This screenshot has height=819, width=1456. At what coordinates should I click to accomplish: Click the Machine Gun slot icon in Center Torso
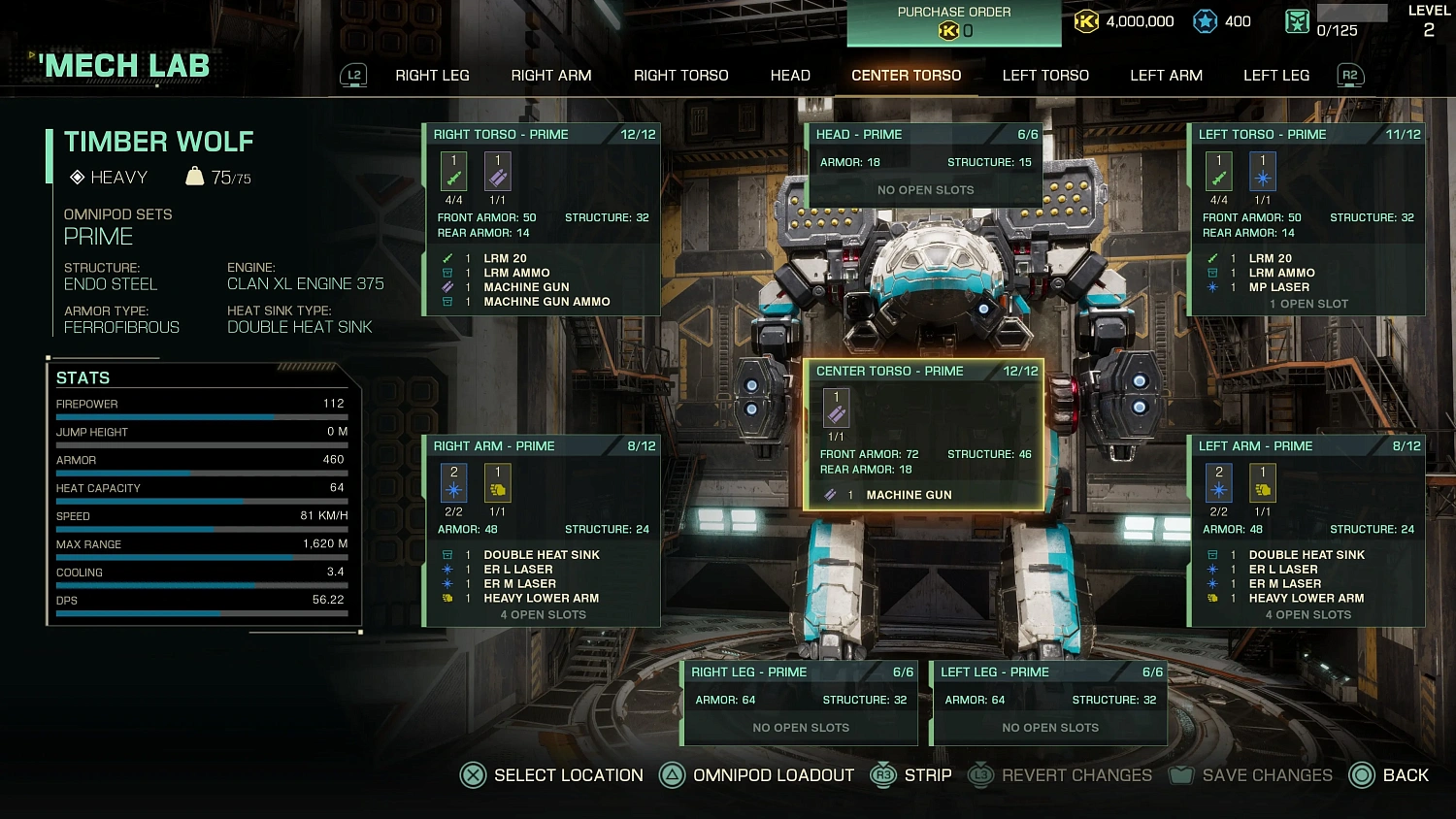point(836,409)
